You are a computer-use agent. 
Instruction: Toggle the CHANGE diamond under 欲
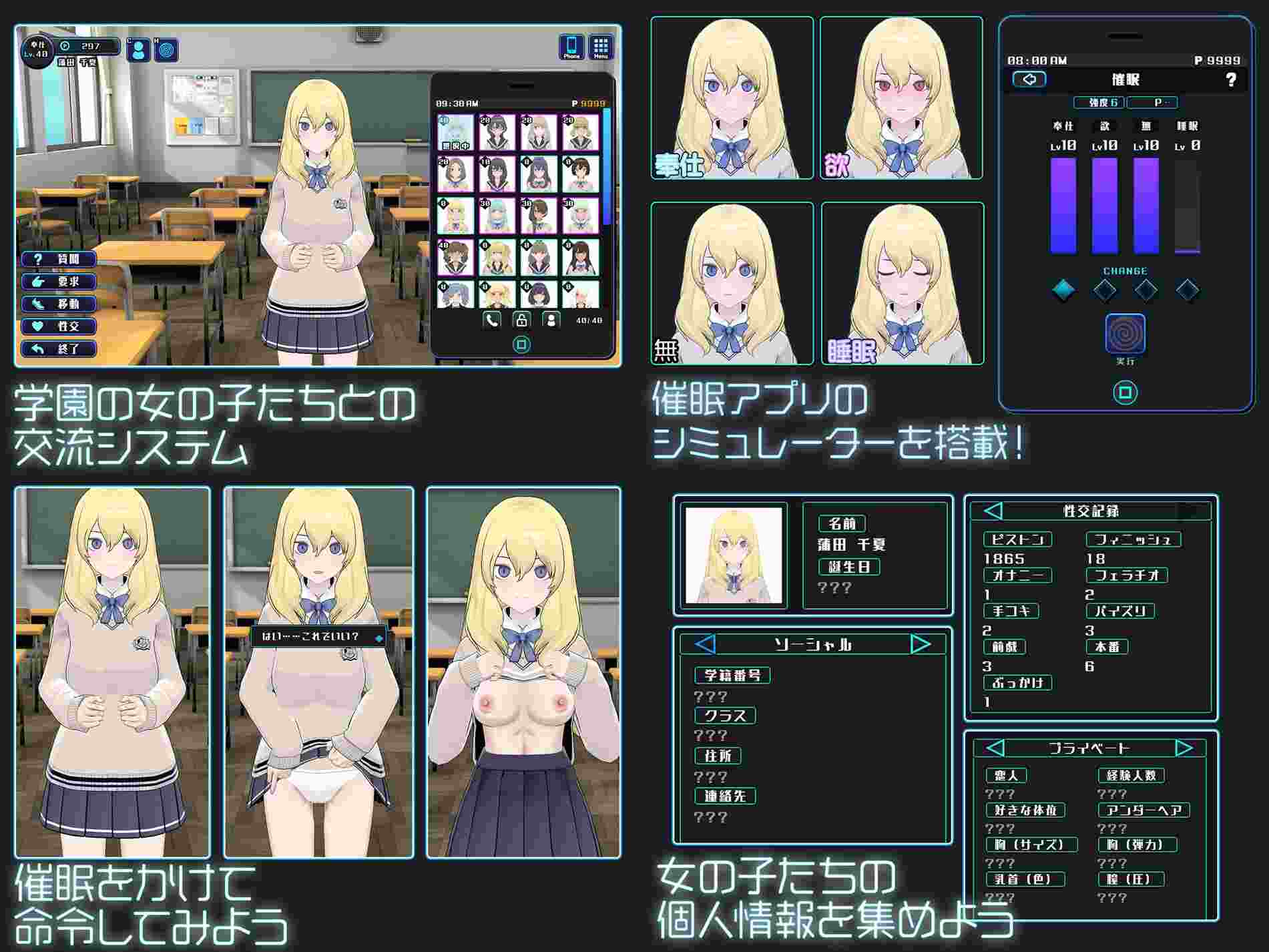point(1104,289)
